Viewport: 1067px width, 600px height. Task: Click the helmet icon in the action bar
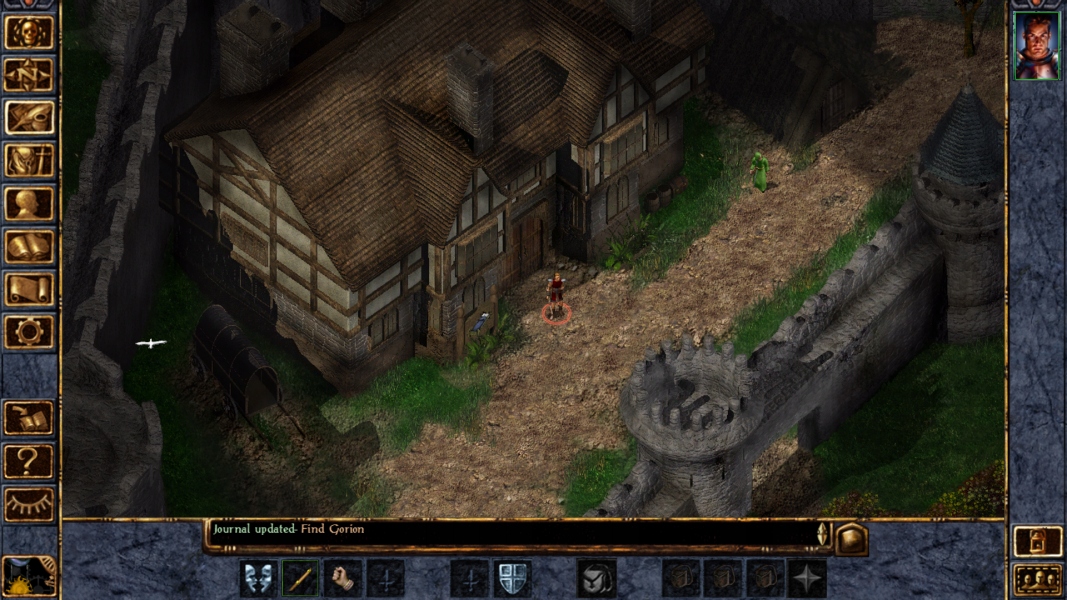[x=596, y=579]
